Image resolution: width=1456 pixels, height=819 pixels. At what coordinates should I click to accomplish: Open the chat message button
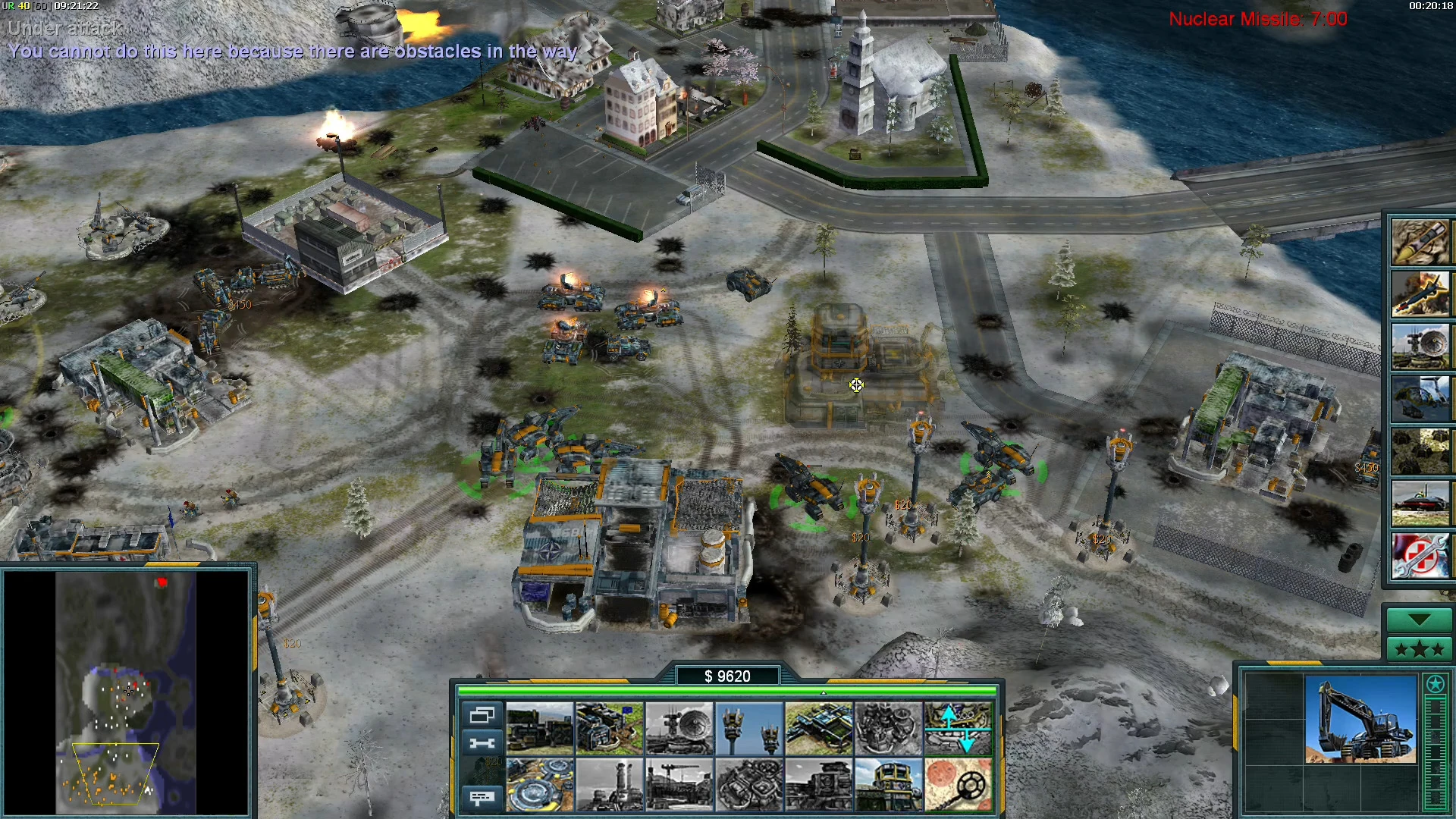(482, 797)
